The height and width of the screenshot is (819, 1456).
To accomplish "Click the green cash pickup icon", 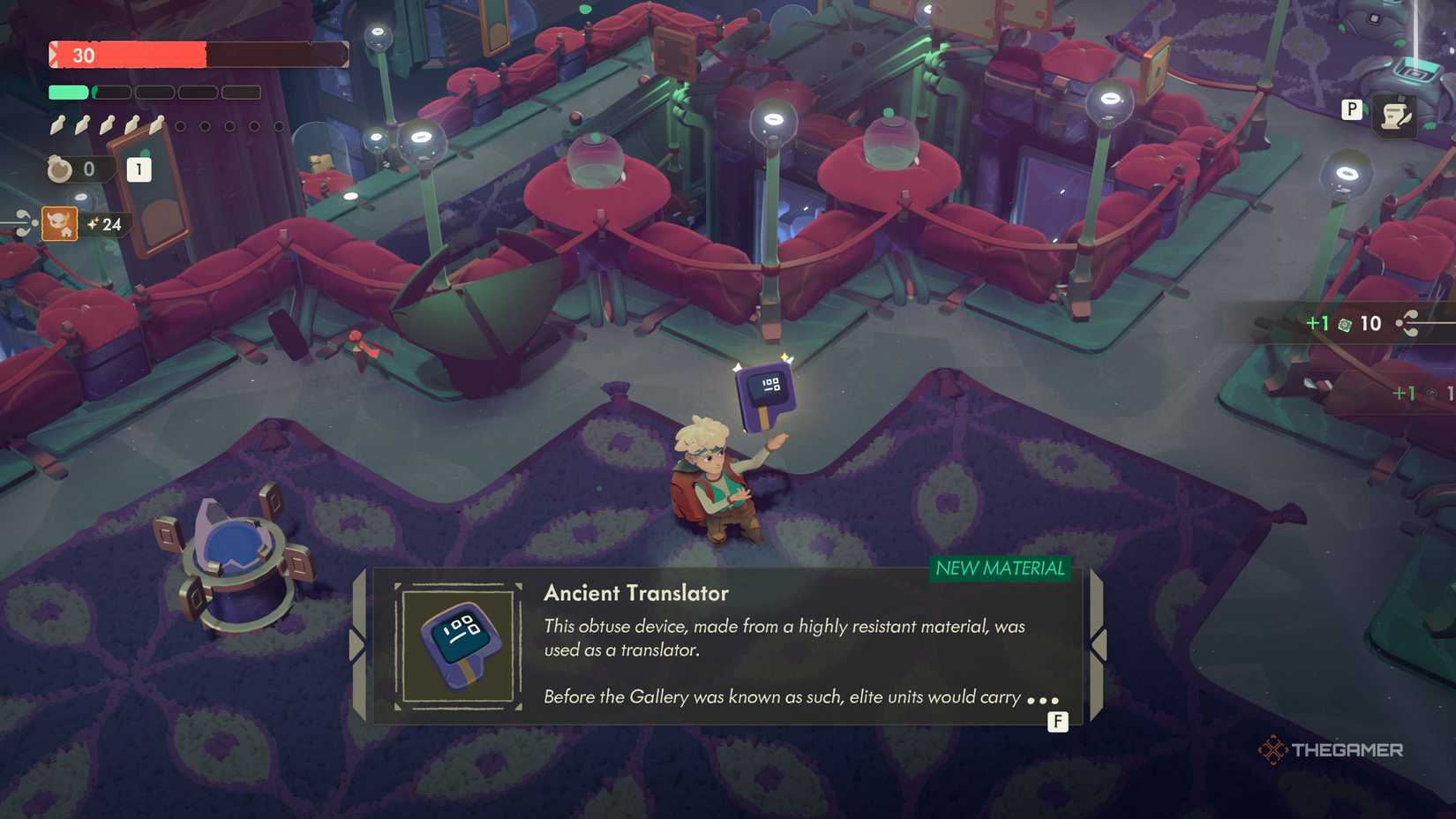I will point(1345,323).
